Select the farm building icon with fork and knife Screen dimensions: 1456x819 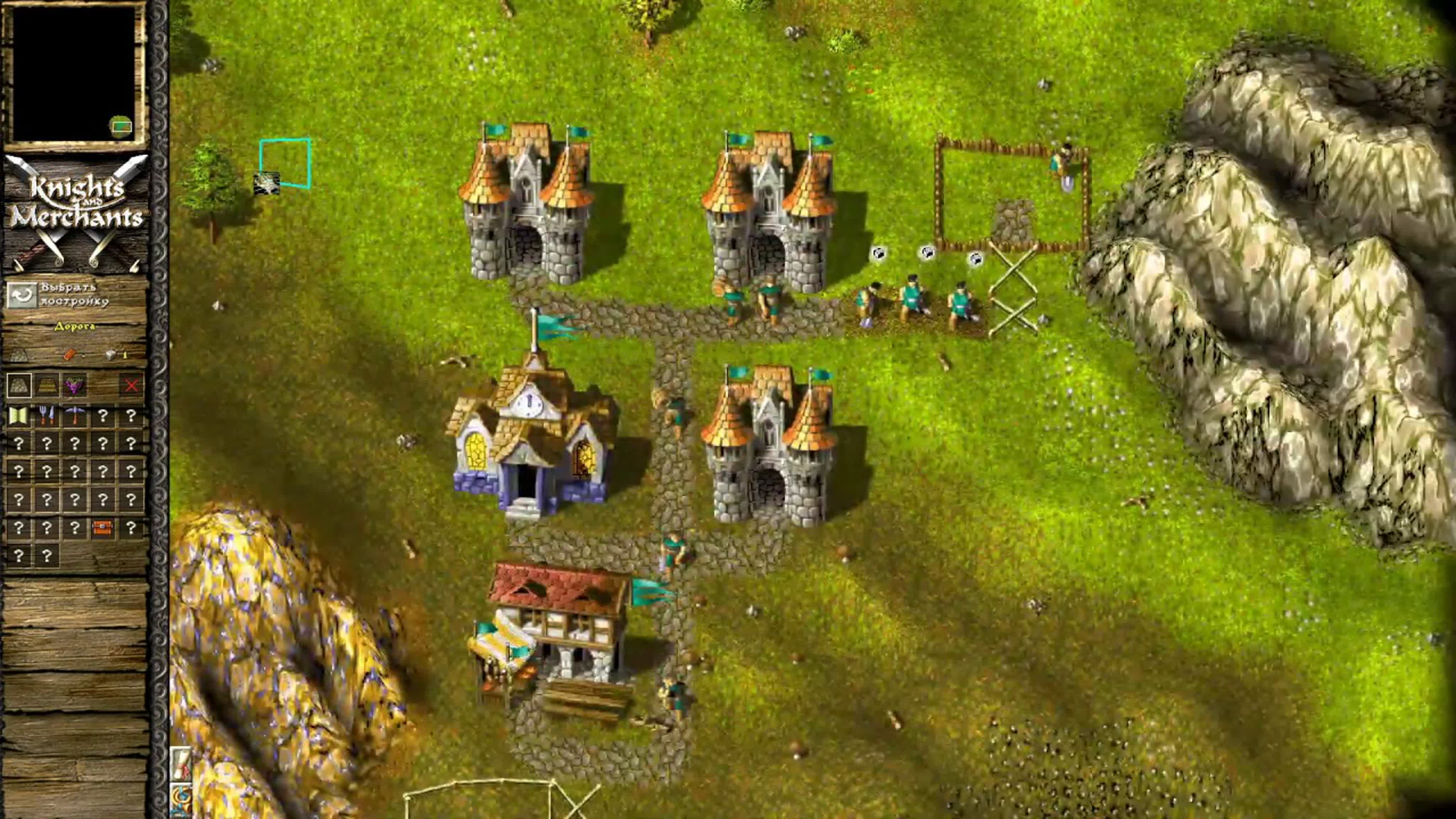(48, 417)
